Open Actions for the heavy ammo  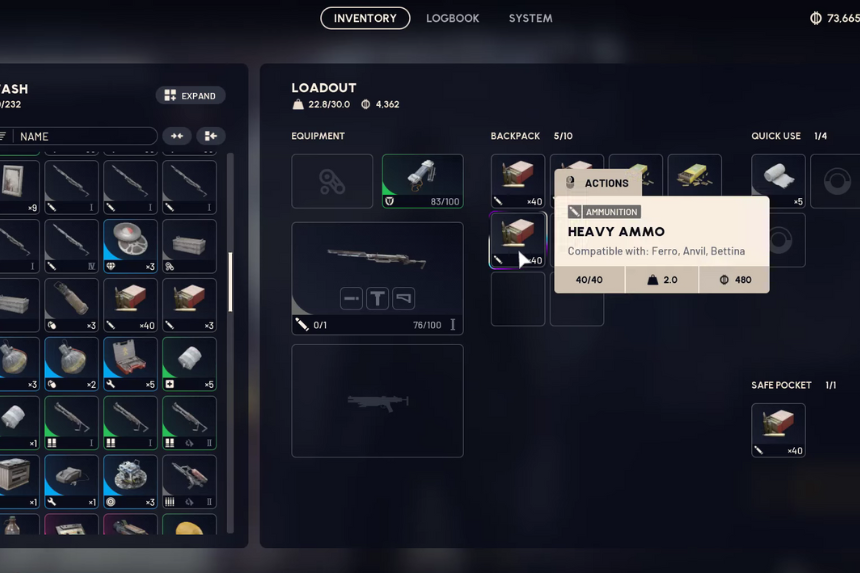click(598, 183)
